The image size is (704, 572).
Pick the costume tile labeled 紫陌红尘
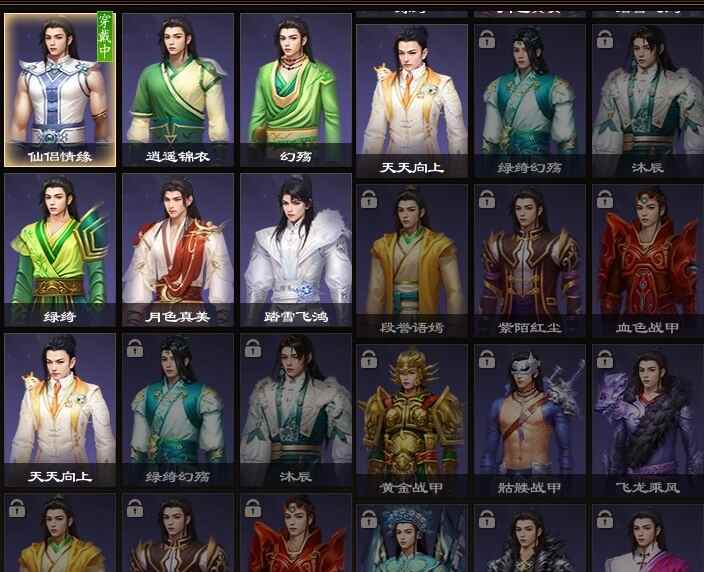(x=530, y=259)
